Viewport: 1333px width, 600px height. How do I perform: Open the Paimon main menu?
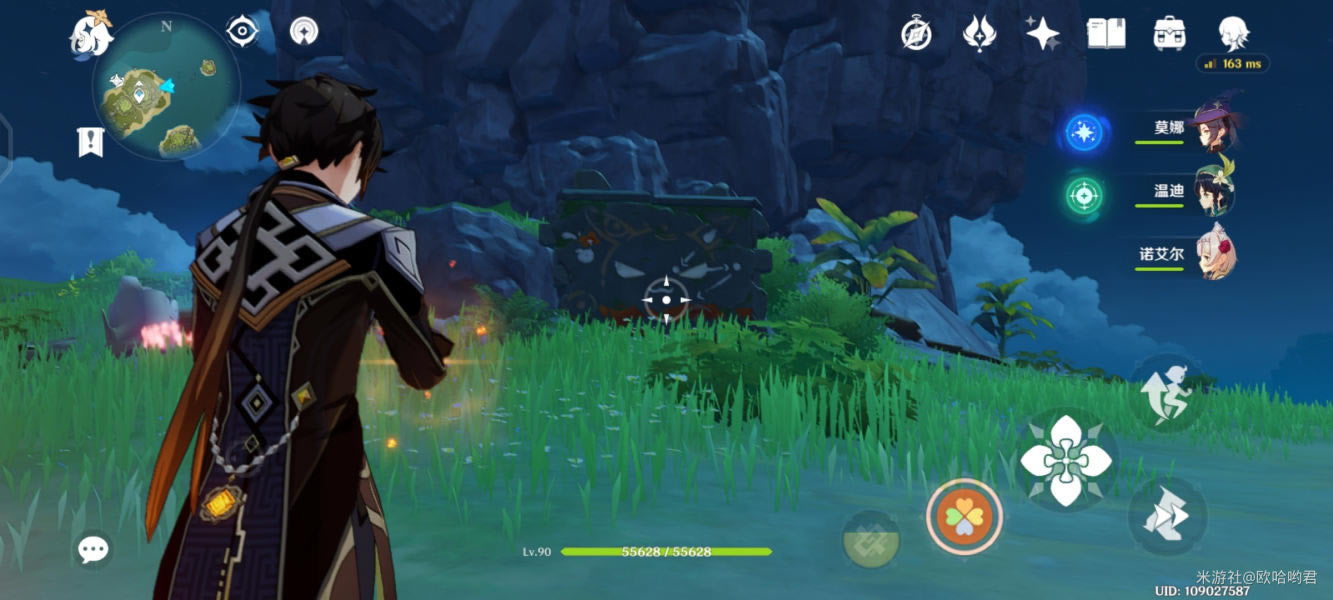click(90, 33)
